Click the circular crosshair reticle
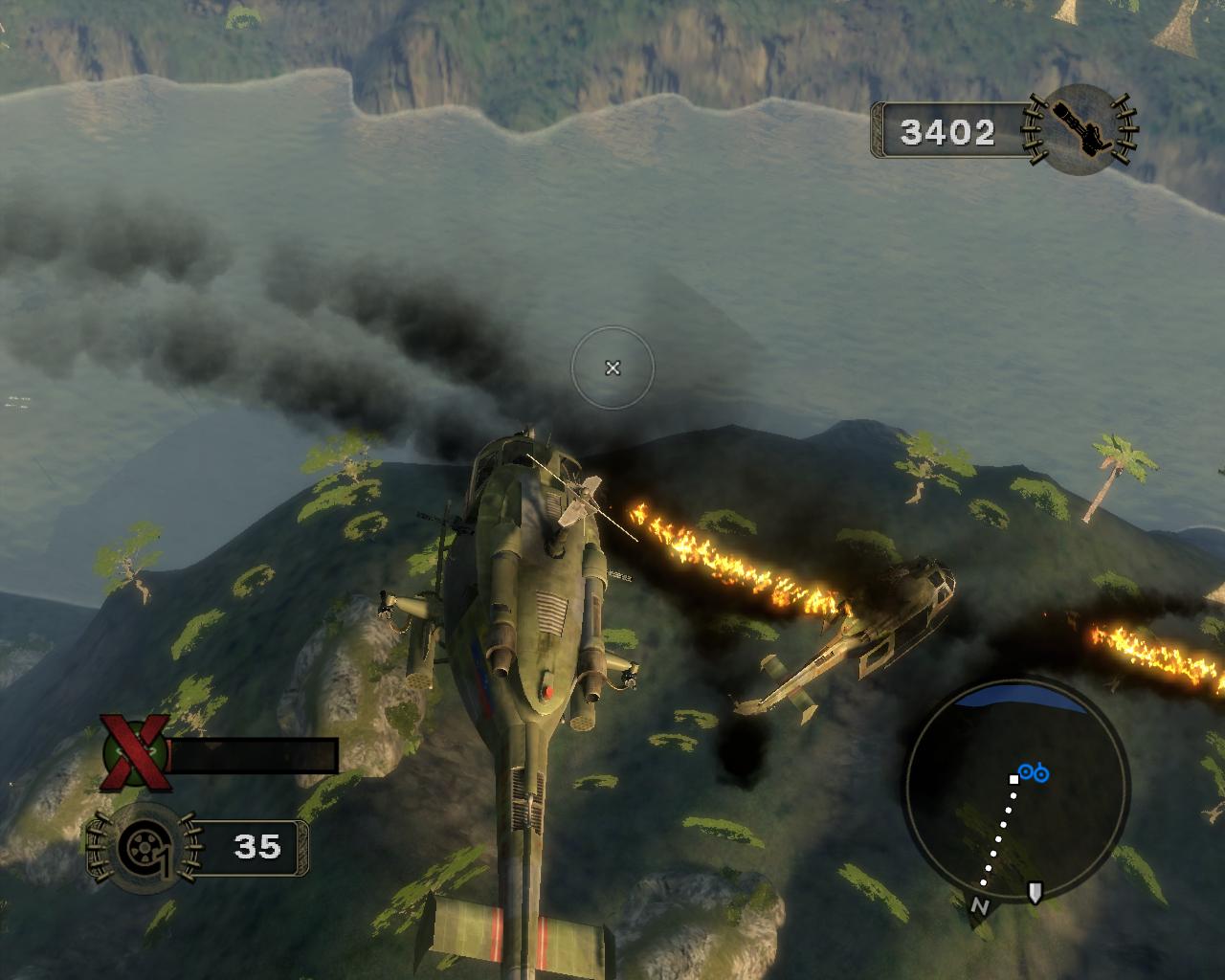The width and height of the screenshot is (1225, 980). click(x=612, y=368)
